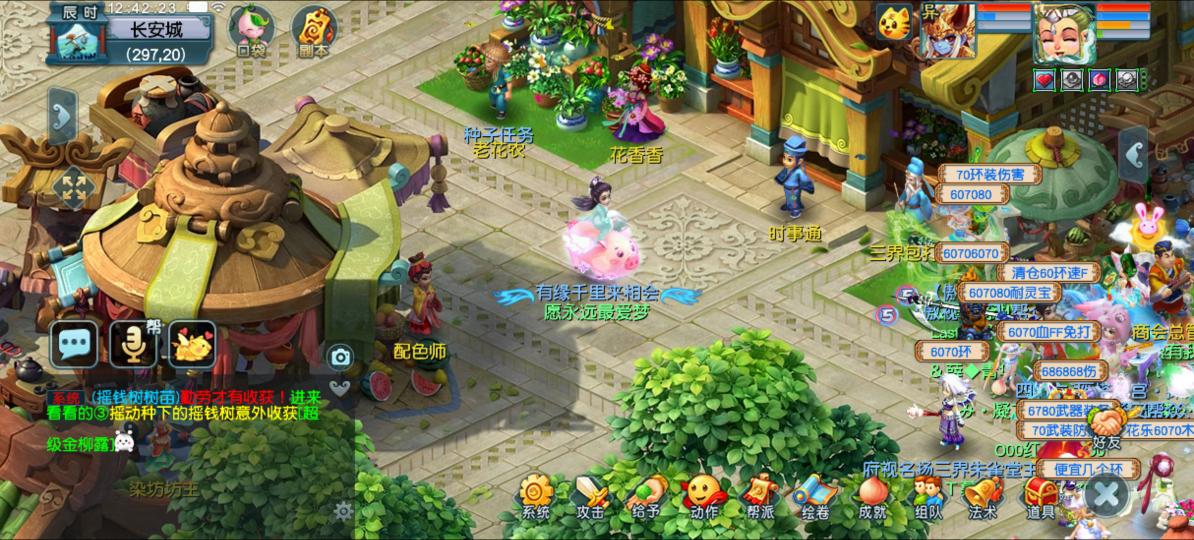Tap the camera screenshot icon

(x=341, y=357)
